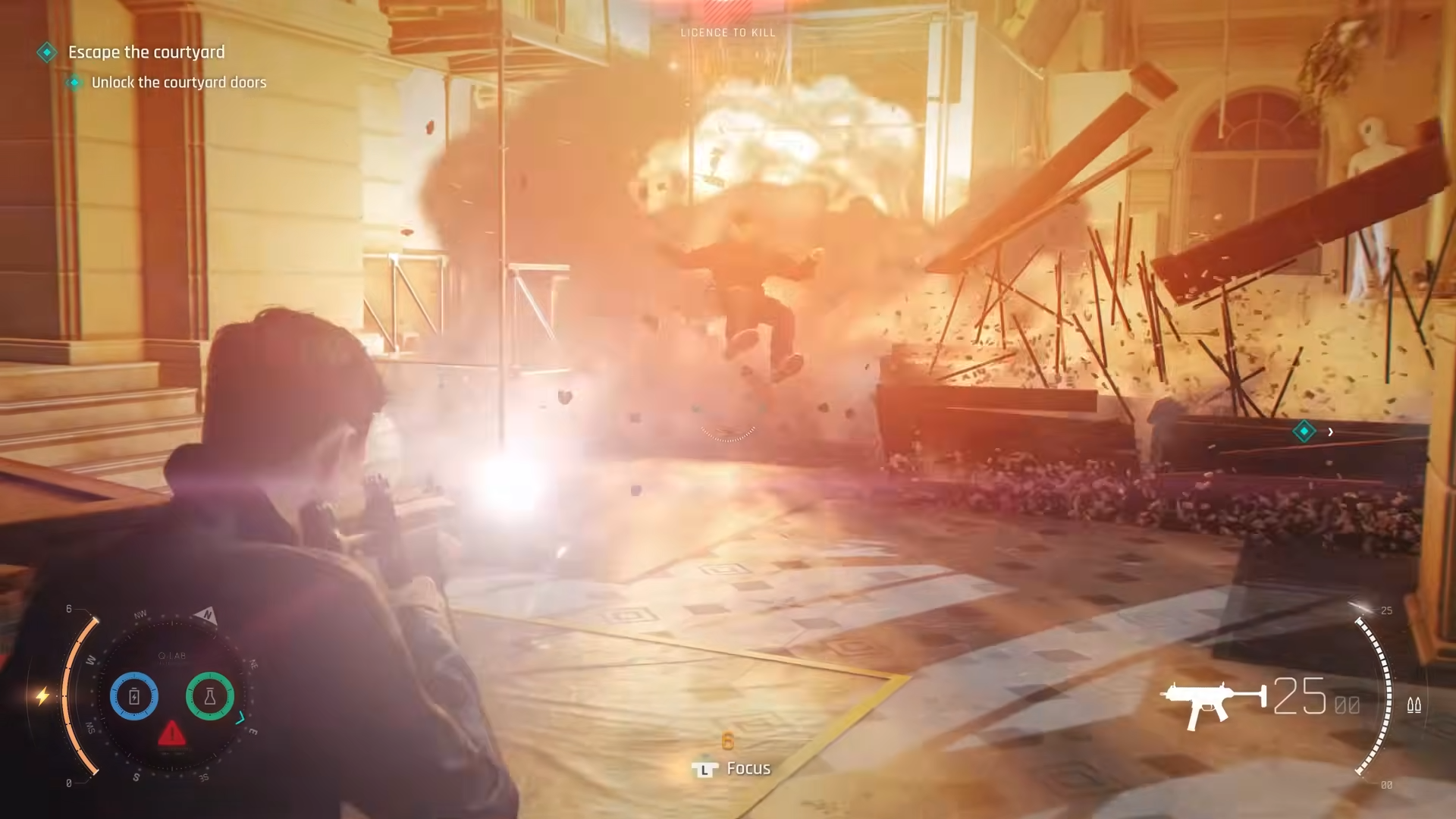This screenshot has height=819, width=1456.
Task: Click the green flask icon in the minimap
Action: coord(210,695)
